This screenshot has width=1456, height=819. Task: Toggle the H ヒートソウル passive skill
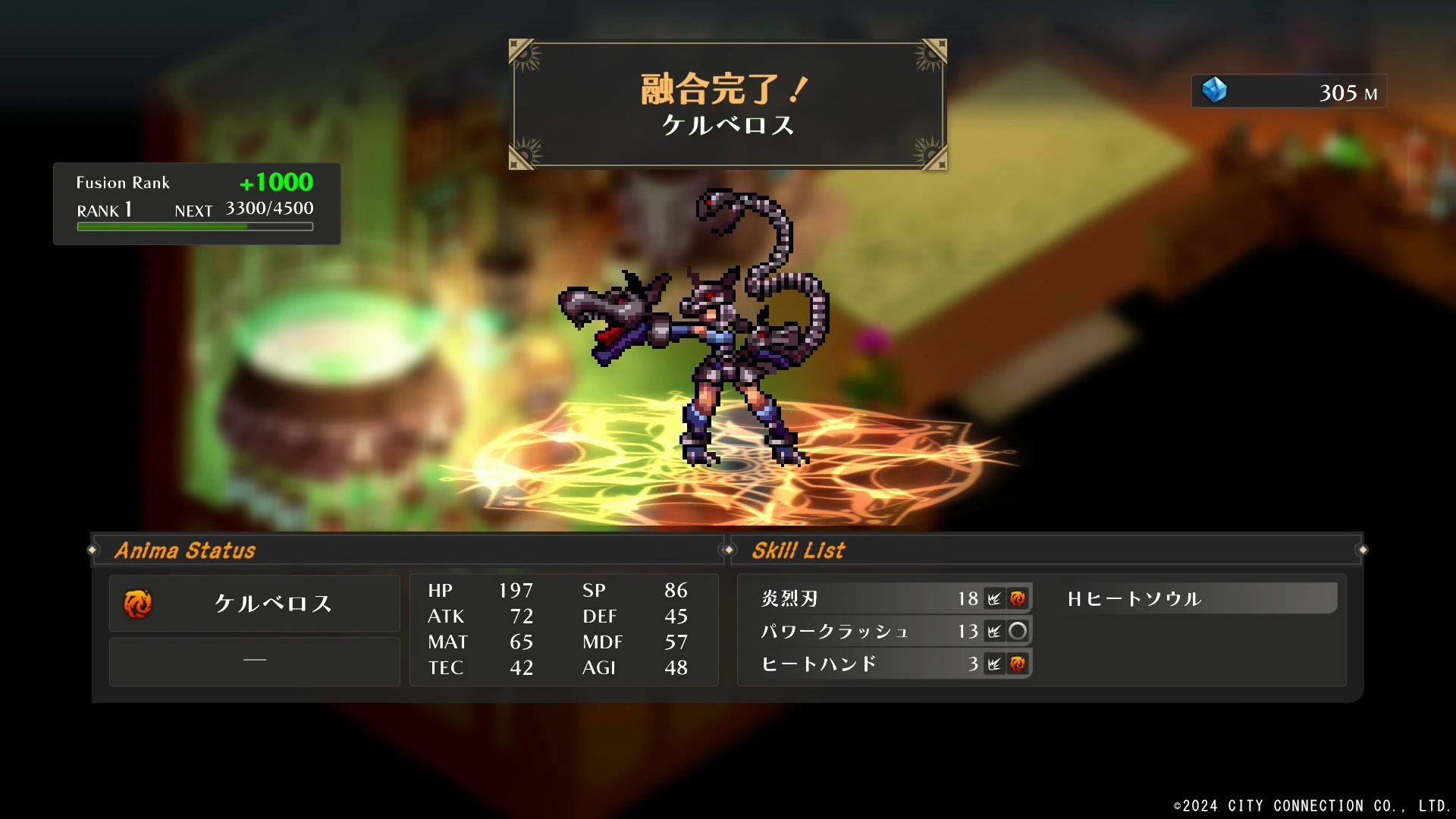coord(1198,598)
